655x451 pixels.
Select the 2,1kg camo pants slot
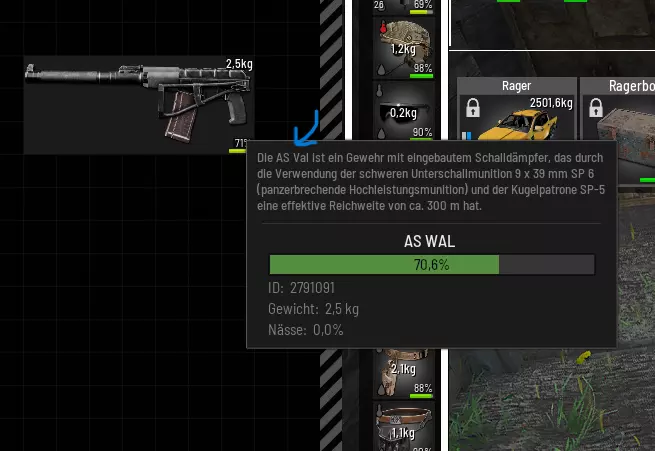coord(407,372)
